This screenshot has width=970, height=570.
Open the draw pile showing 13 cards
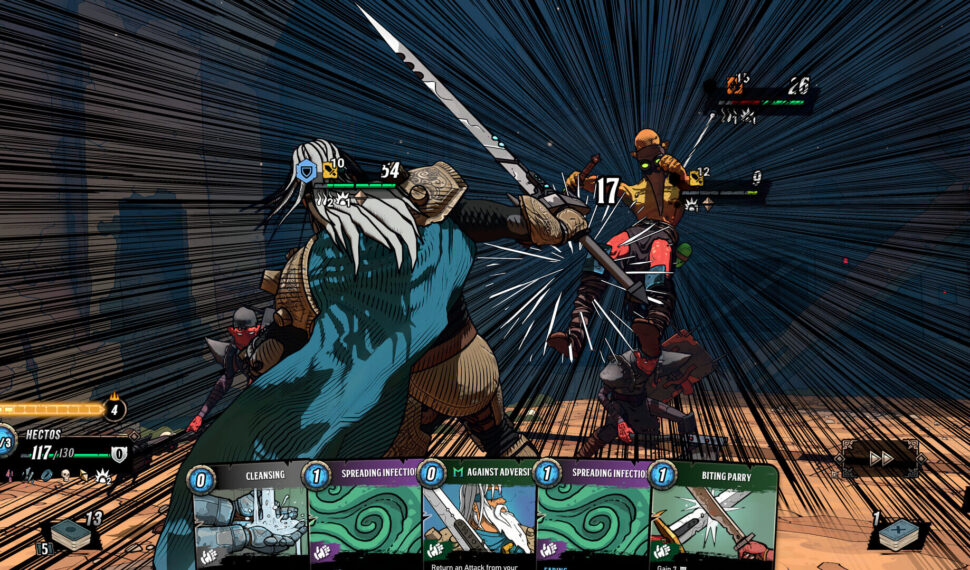click(72, 535)
